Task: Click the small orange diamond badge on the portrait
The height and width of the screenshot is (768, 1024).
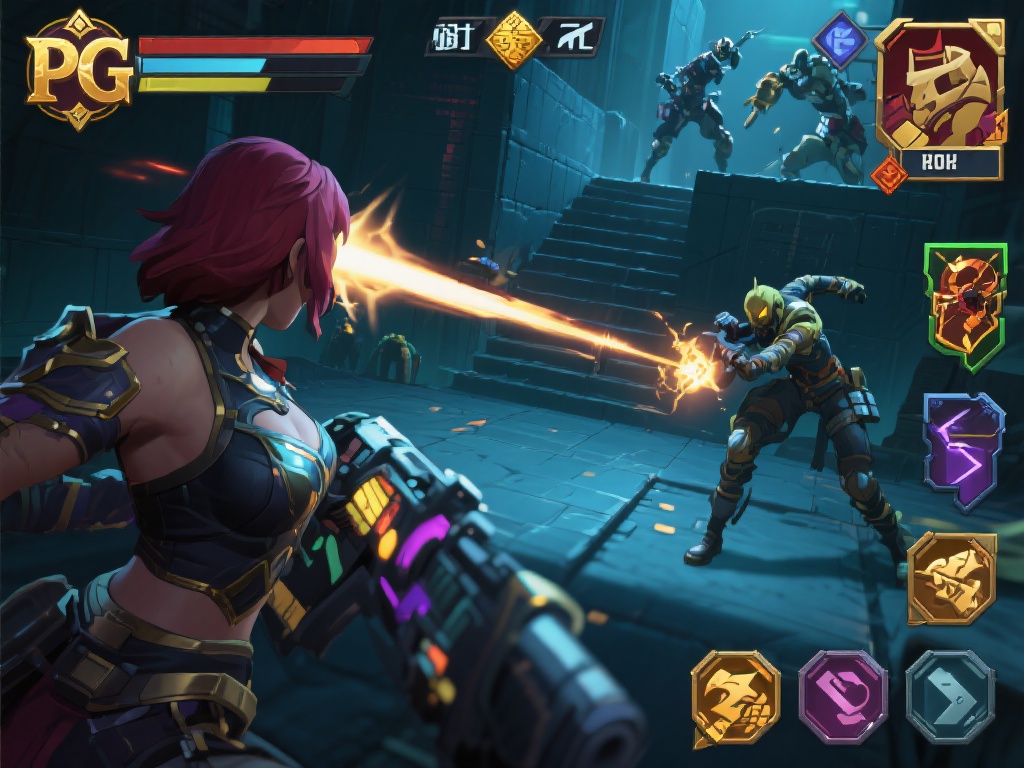Action: click(888, 175)
